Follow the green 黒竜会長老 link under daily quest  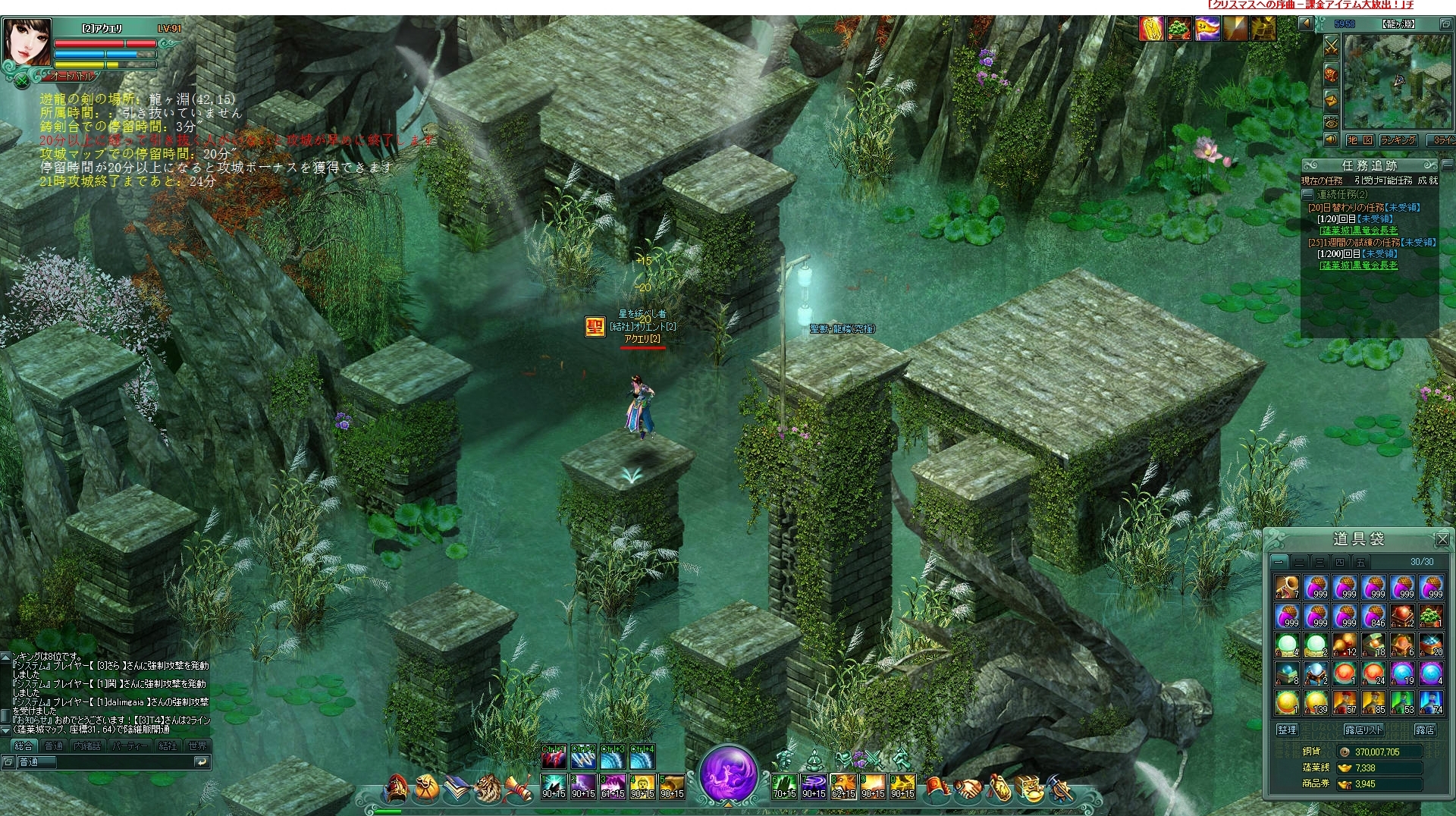point(1358,231)
